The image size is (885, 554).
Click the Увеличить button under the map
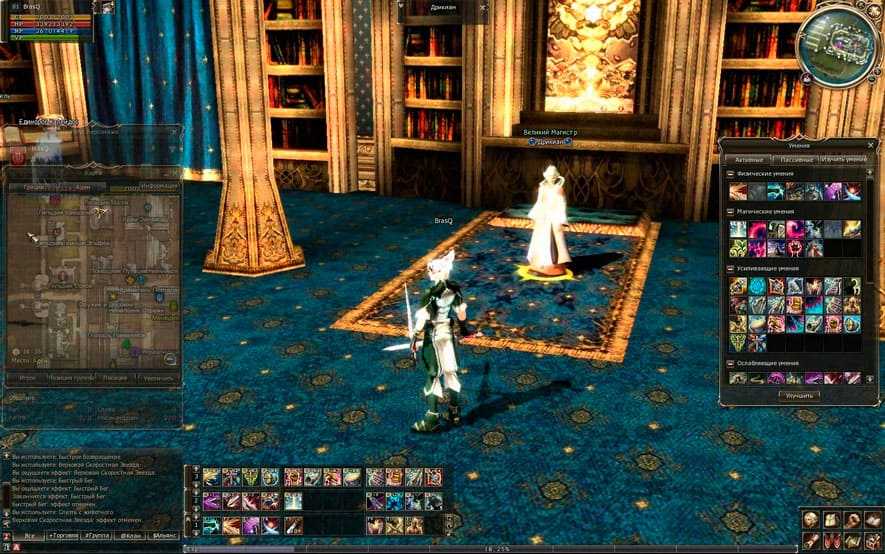click(157, 378)
